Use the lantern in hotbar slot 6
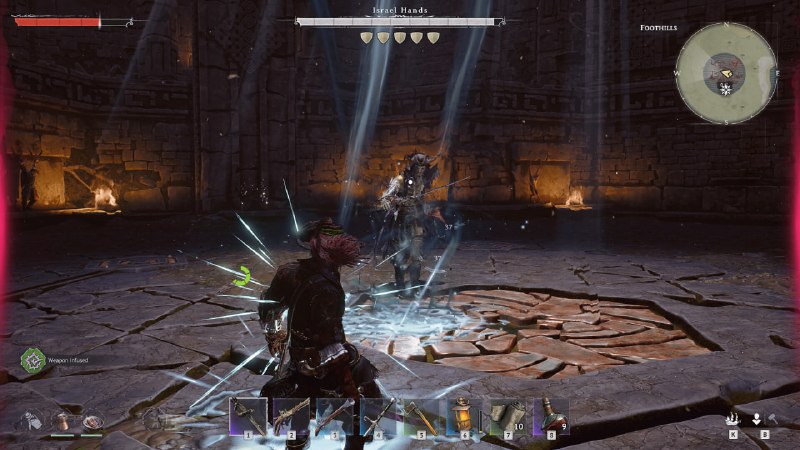The image size is (800, 450). 464,415
